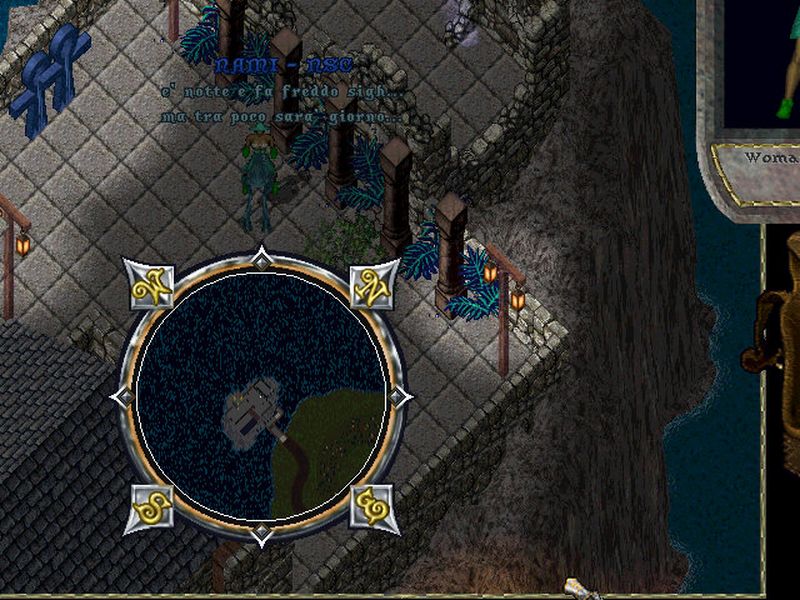This screenshot has width=800, height=600.
Task: Select the N compass marker on radar
Action: (x=374, y=284)
